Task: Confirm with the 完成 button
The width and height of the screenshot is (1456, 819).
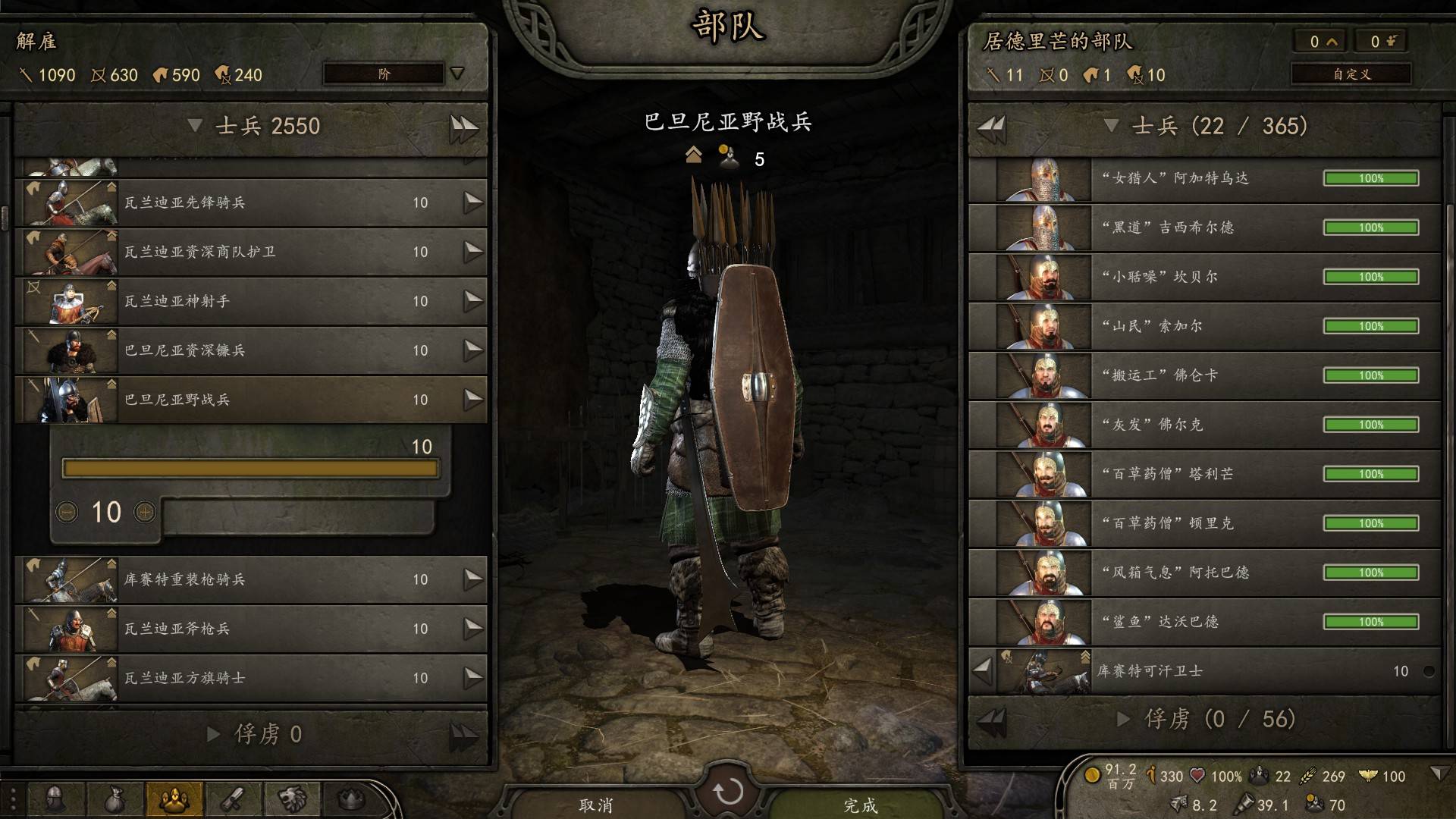Action: coord(860,805)
